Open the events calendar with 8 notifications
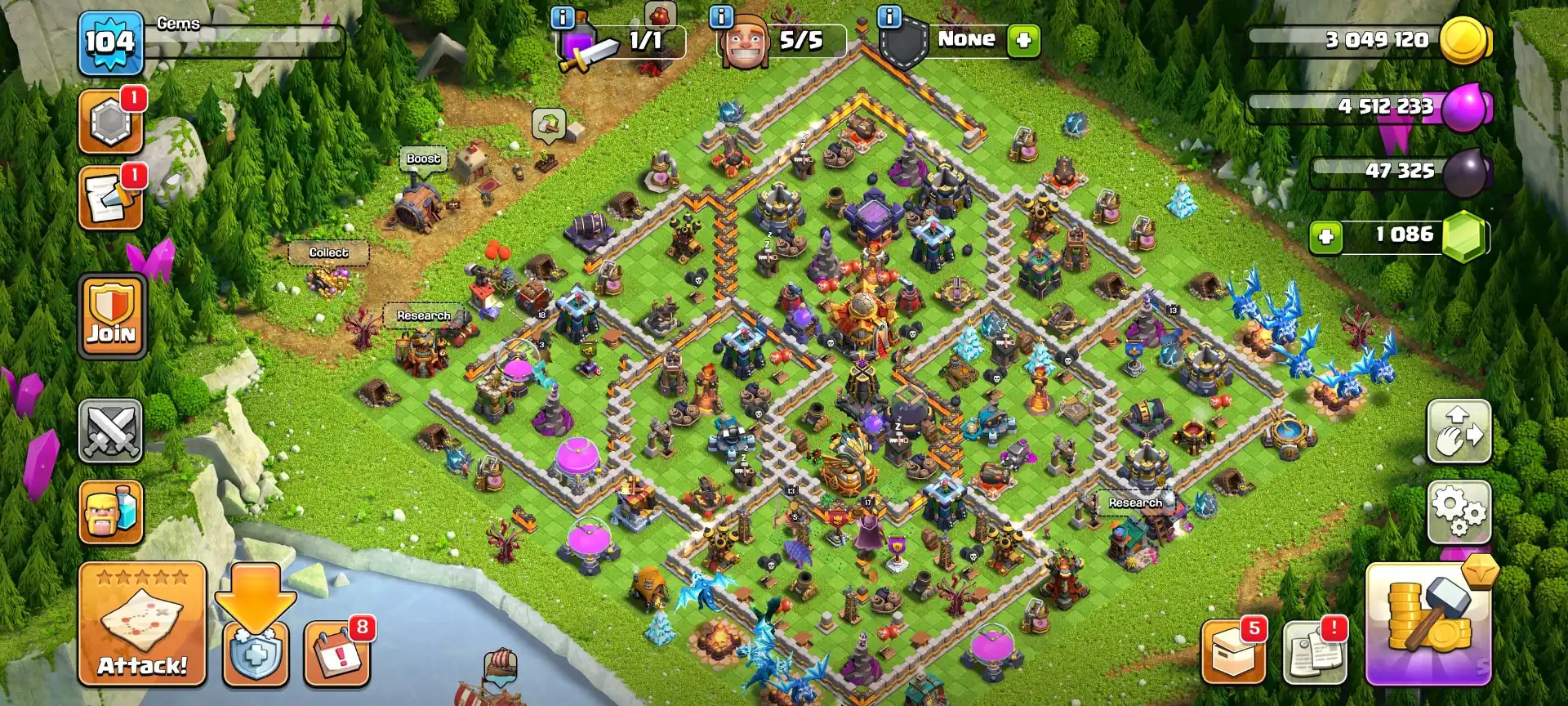 [336, 654]
